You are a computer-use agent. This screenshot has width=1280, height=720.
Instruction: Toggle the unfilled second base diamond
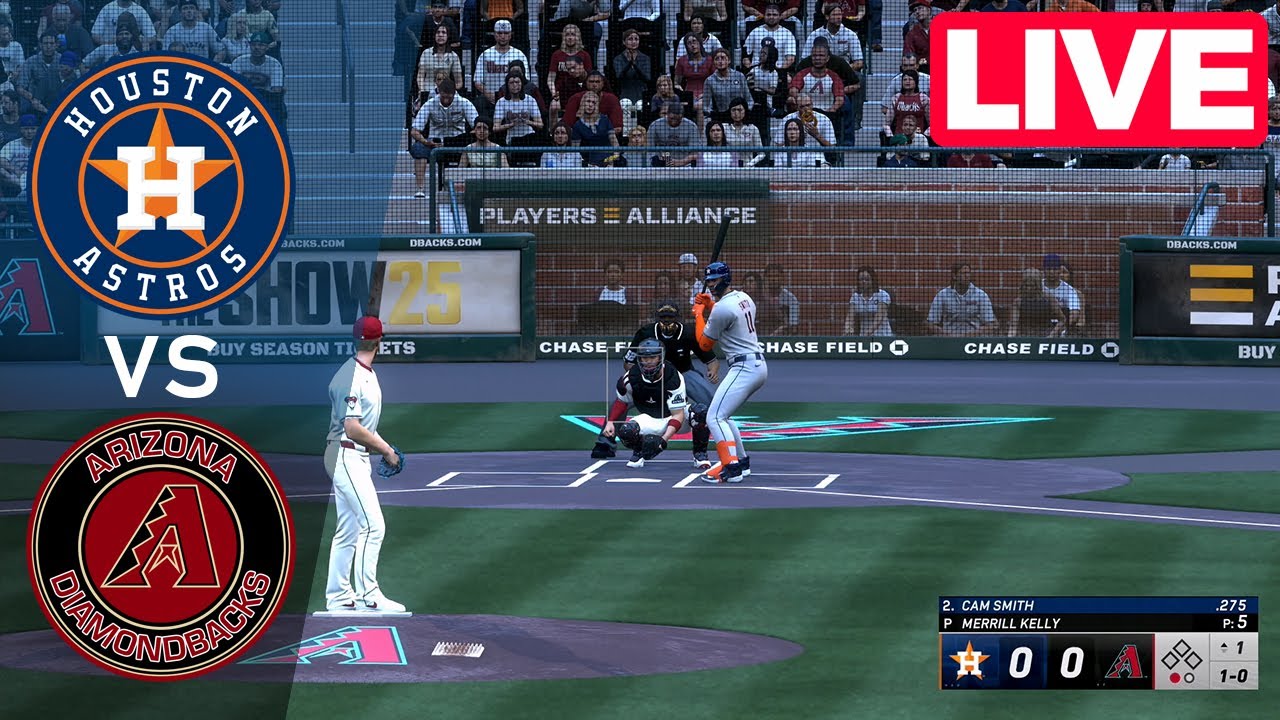point(1182,646)
